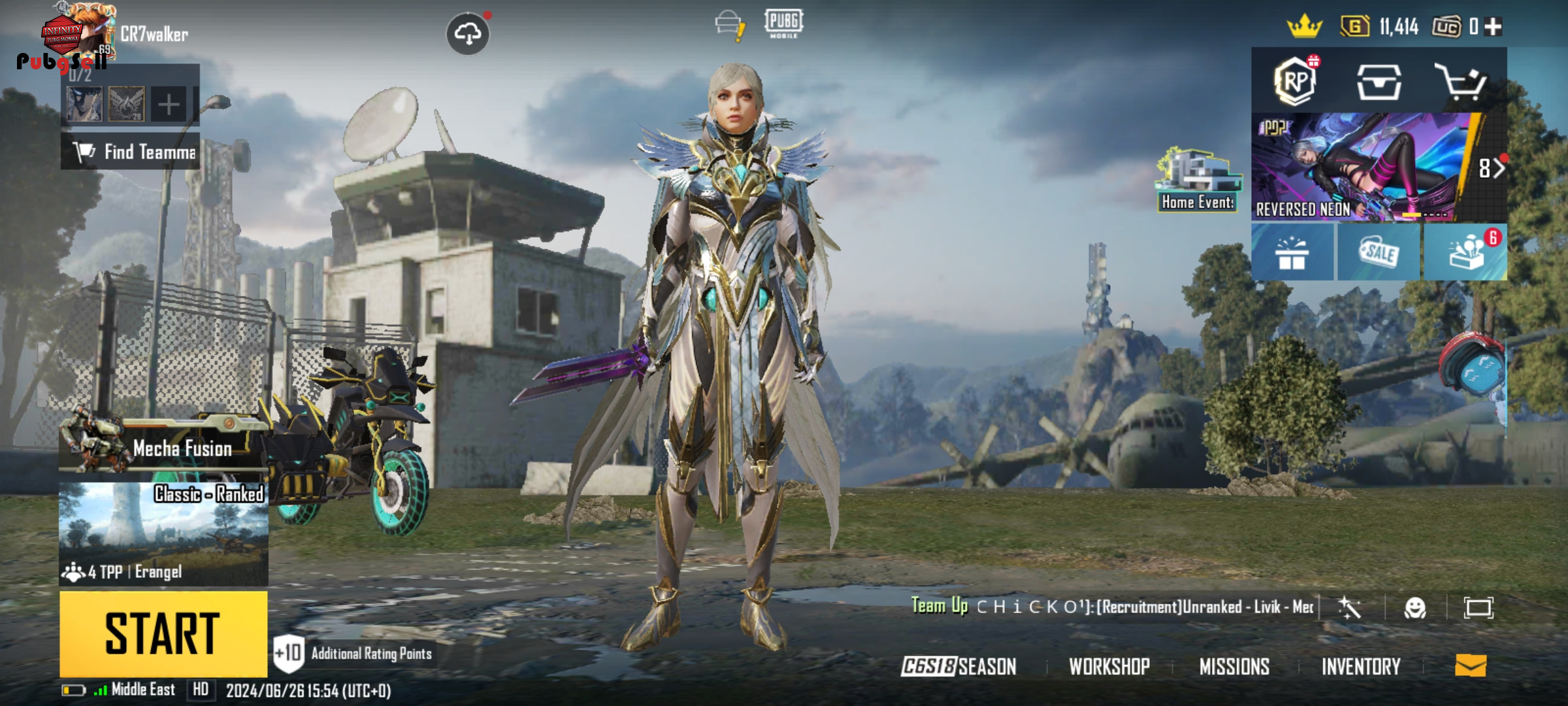Screen dimensions: 1568x706
Task: Open Home Events icon
Action: (1198, 180)
